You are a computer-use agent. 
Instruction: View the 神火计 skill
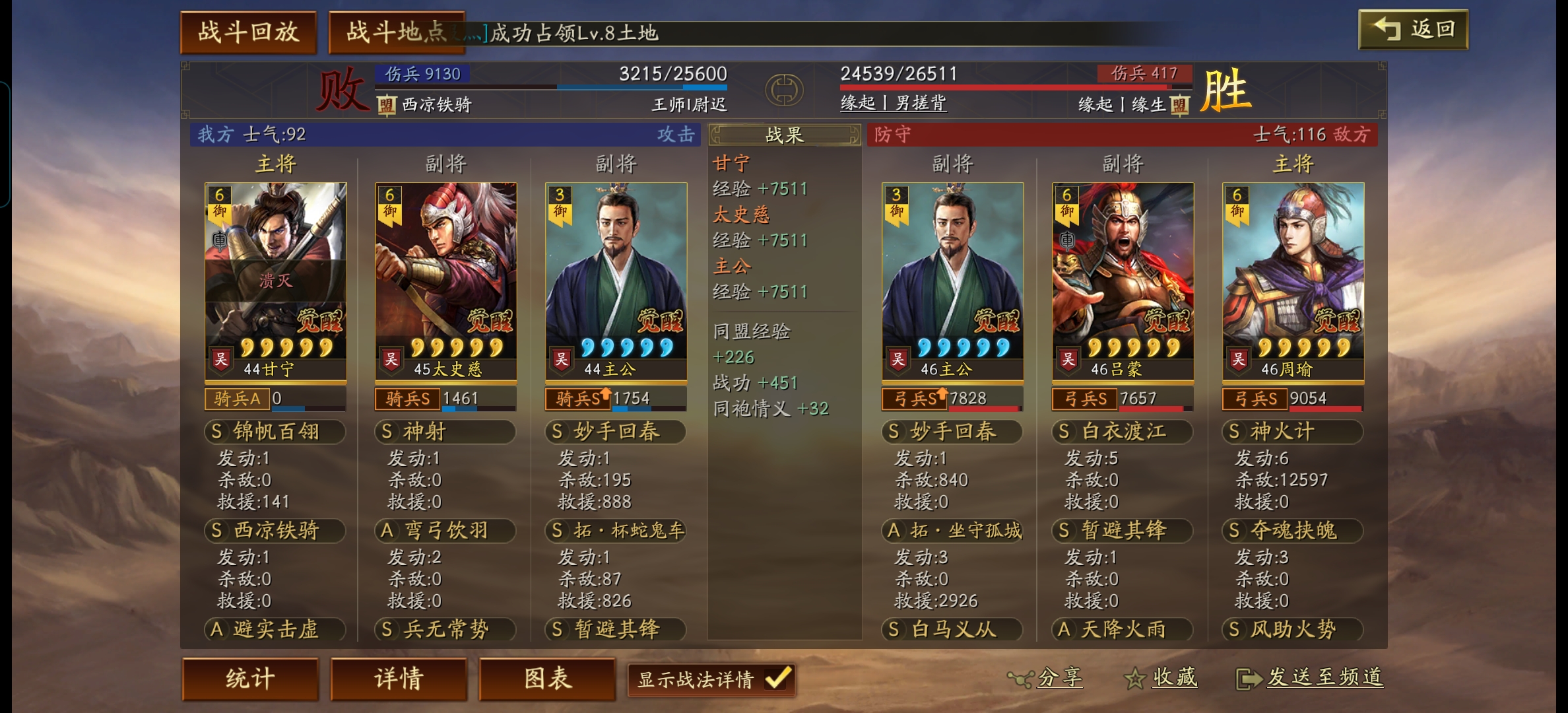[1292, 432]
